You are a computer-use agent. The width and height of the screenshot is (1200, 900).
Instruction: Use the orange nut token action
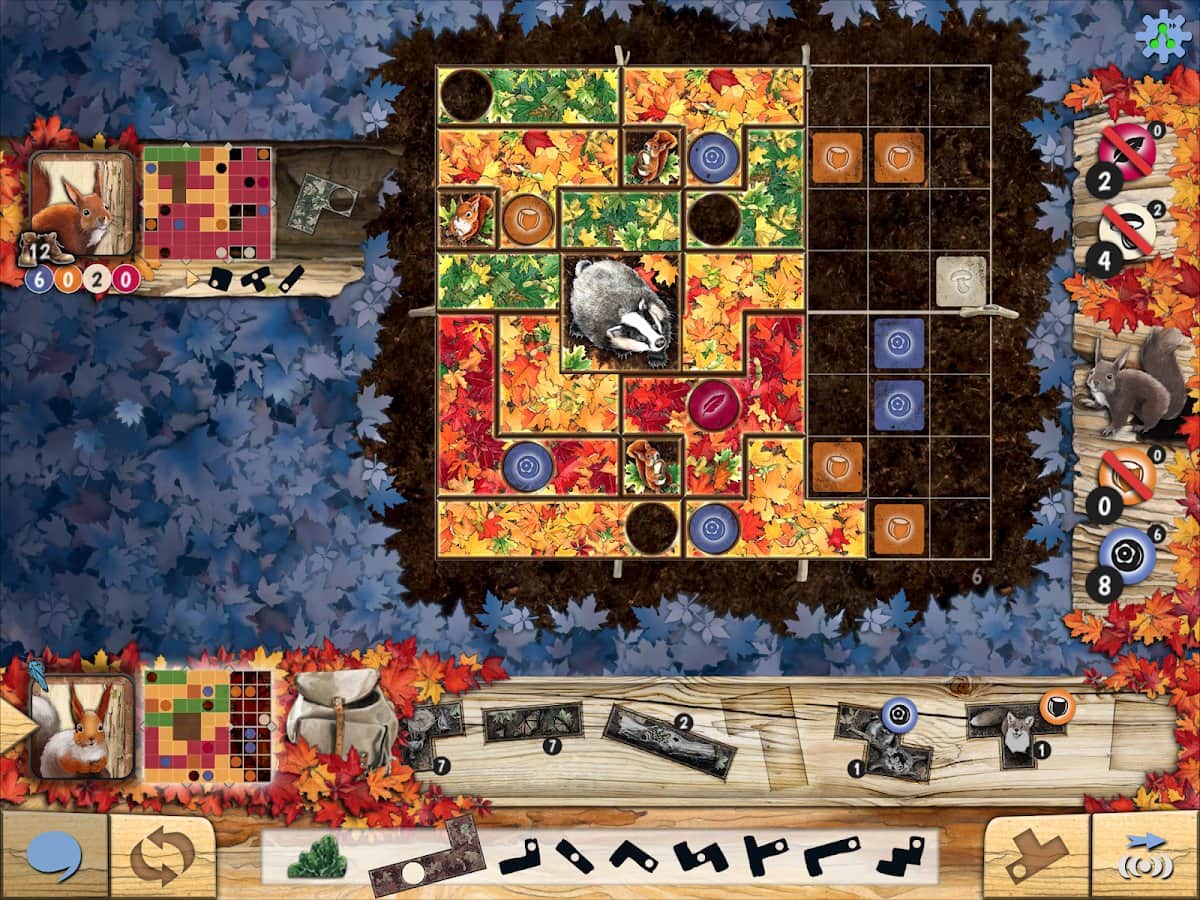coord(1128,476)
